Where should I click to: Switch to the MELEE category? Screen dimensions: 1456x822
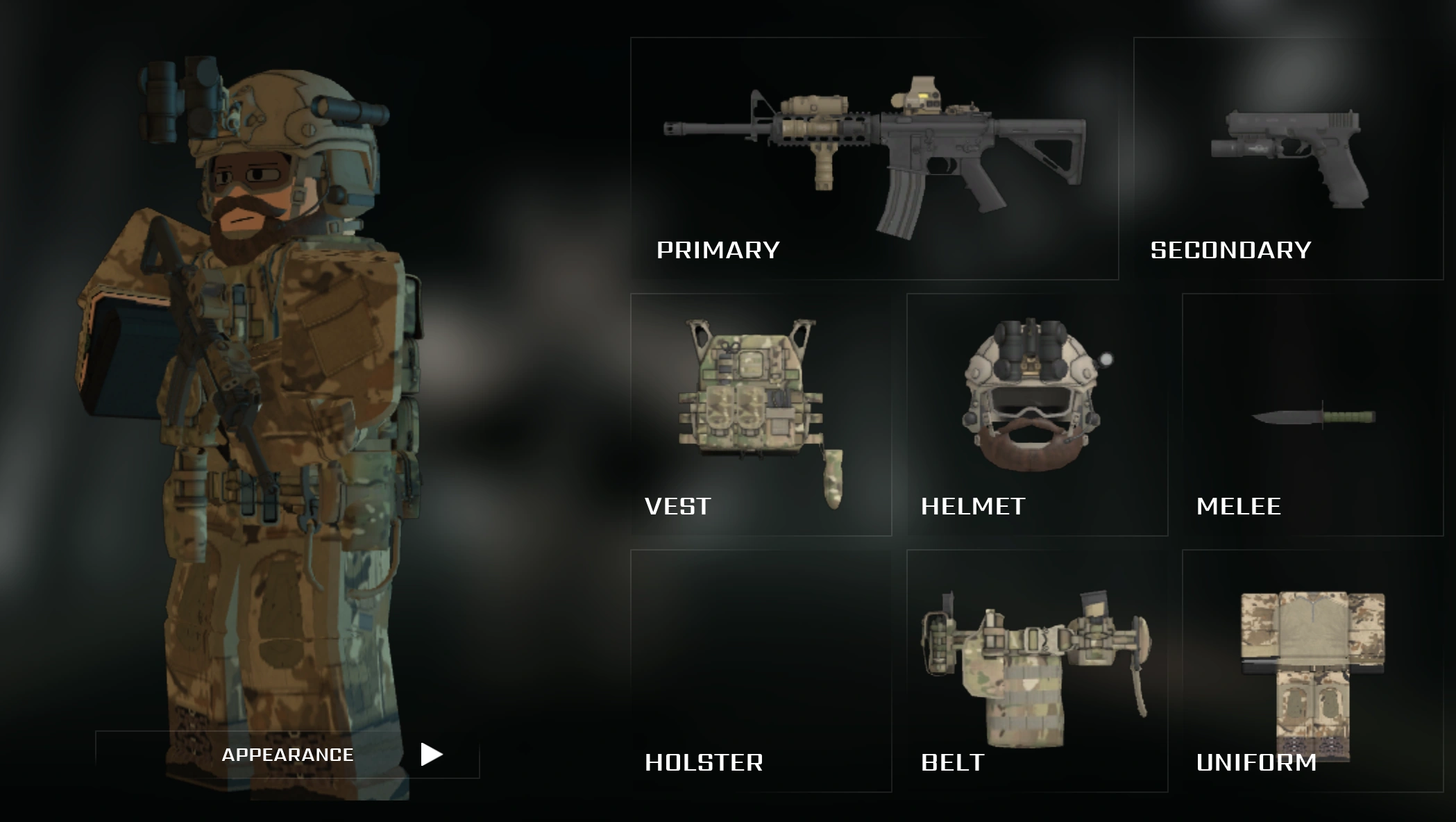(1239, 507)
